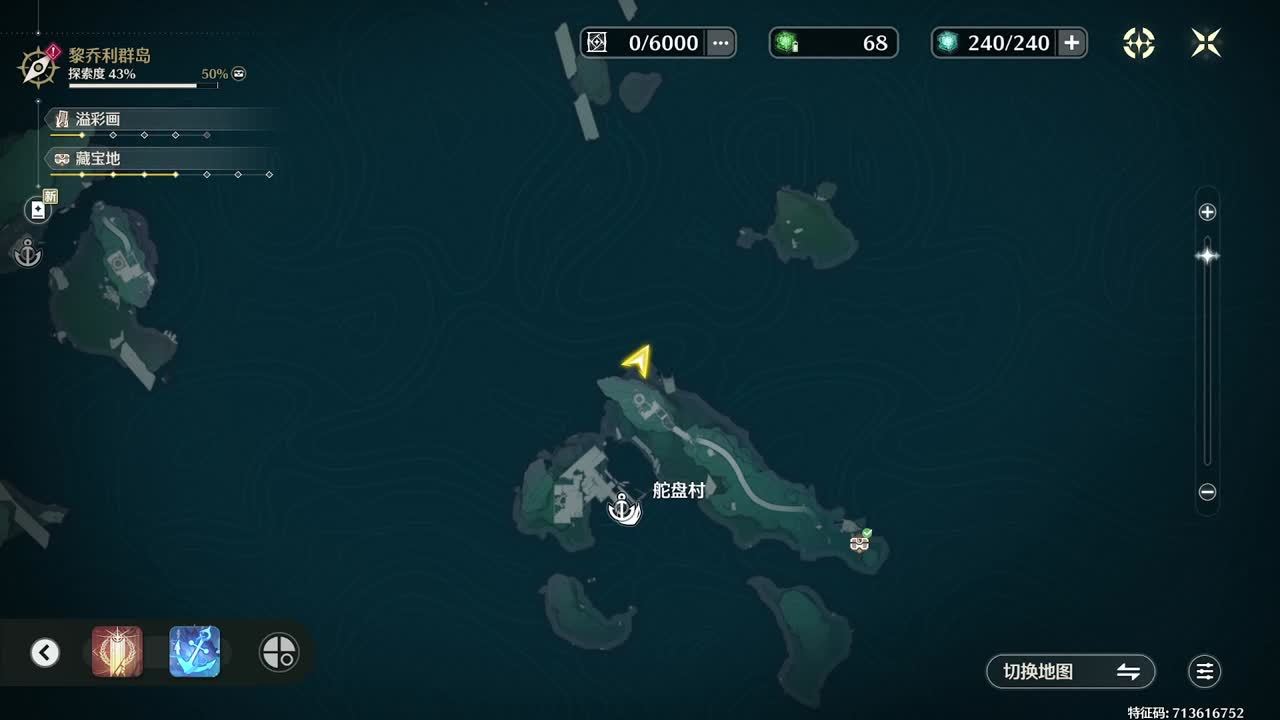
Task: Close the map with the X button
Action: [x=1206, y=43]
